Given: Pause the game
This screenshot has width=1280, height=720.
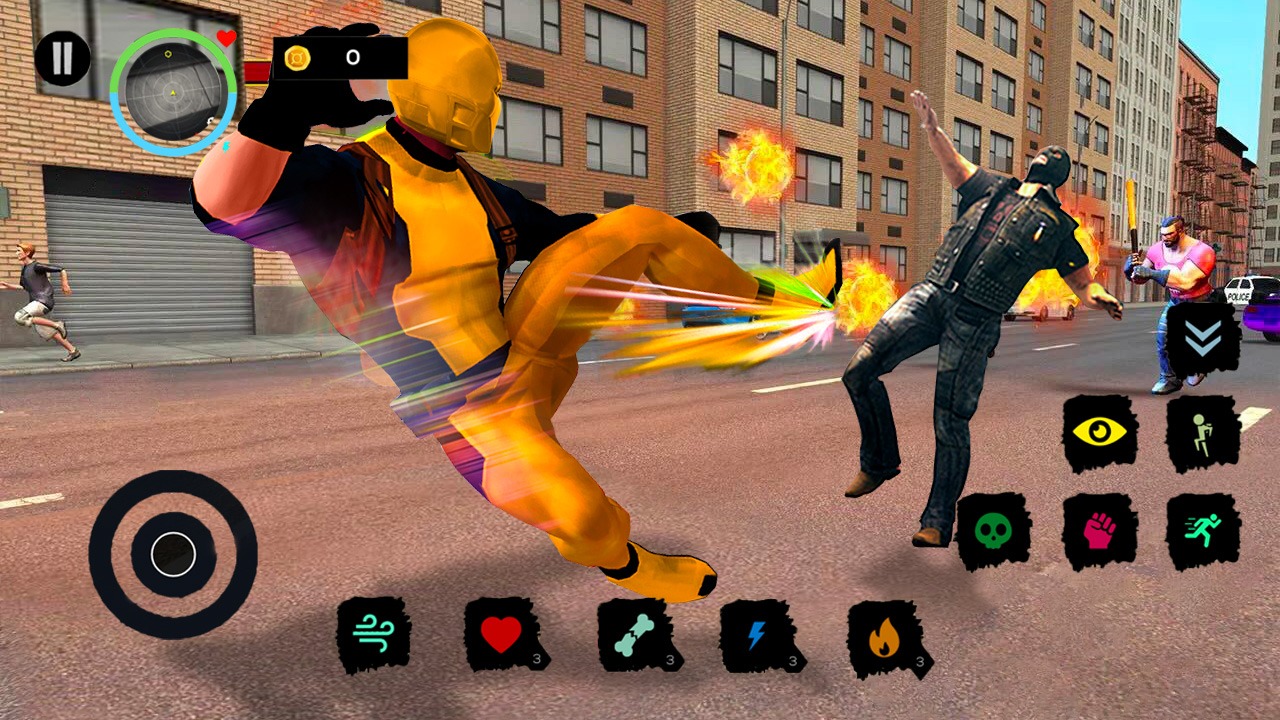Looking at the screenshot, I should [x=62, y=57].
